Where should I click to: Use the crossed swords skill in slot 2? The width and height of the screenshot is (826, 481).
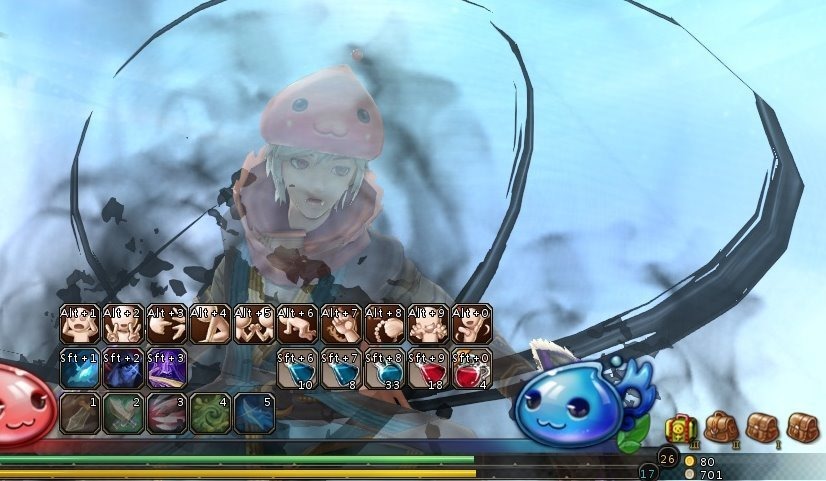(x=123, y=413)
